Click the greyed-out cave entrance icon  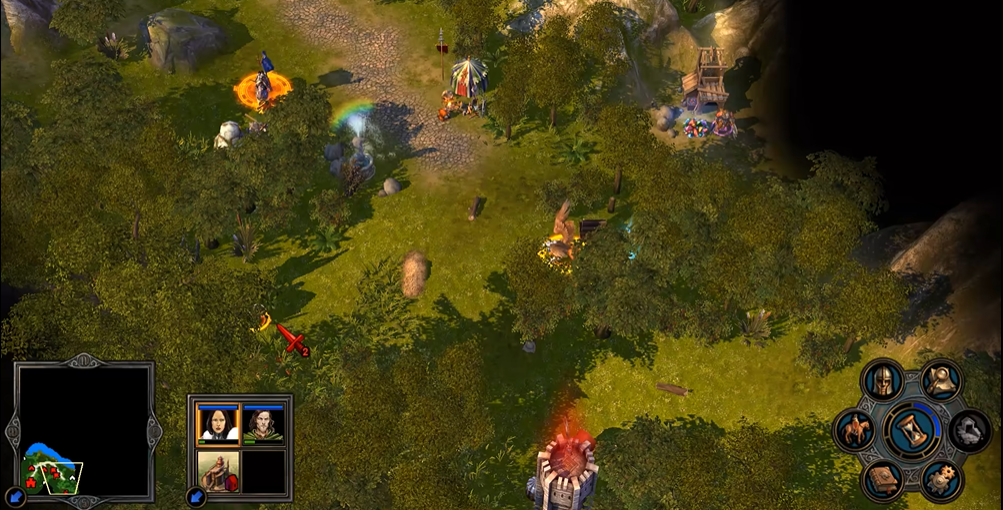coord(969,431)
